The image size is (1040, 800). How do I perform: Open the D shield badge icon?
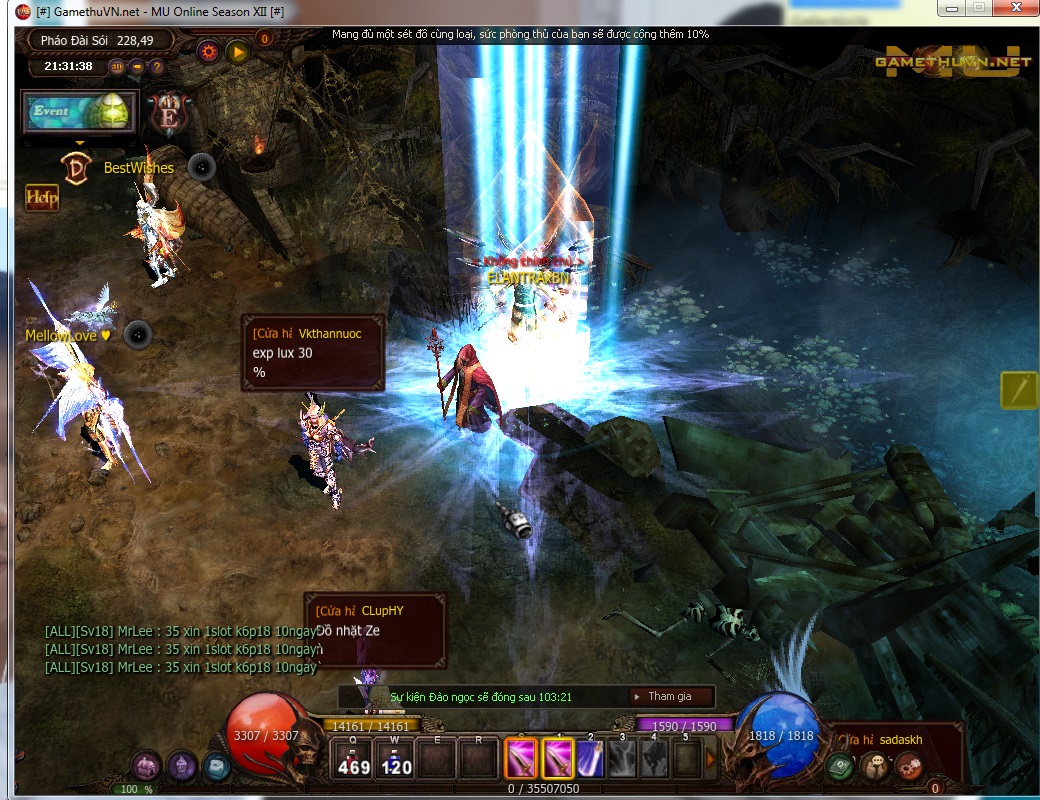click(77, 165)
